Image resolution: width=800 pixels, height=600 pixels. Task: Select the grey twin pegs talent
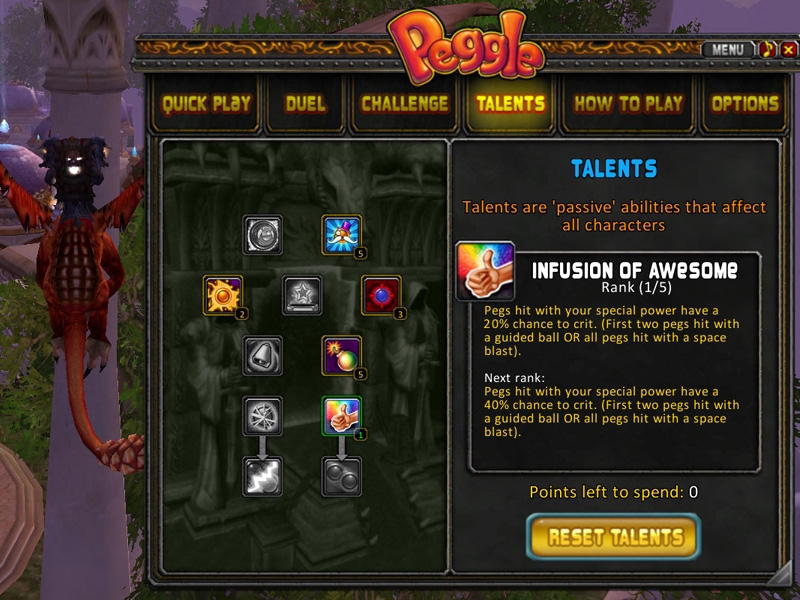pyautogui.click(x=342, y=477)
